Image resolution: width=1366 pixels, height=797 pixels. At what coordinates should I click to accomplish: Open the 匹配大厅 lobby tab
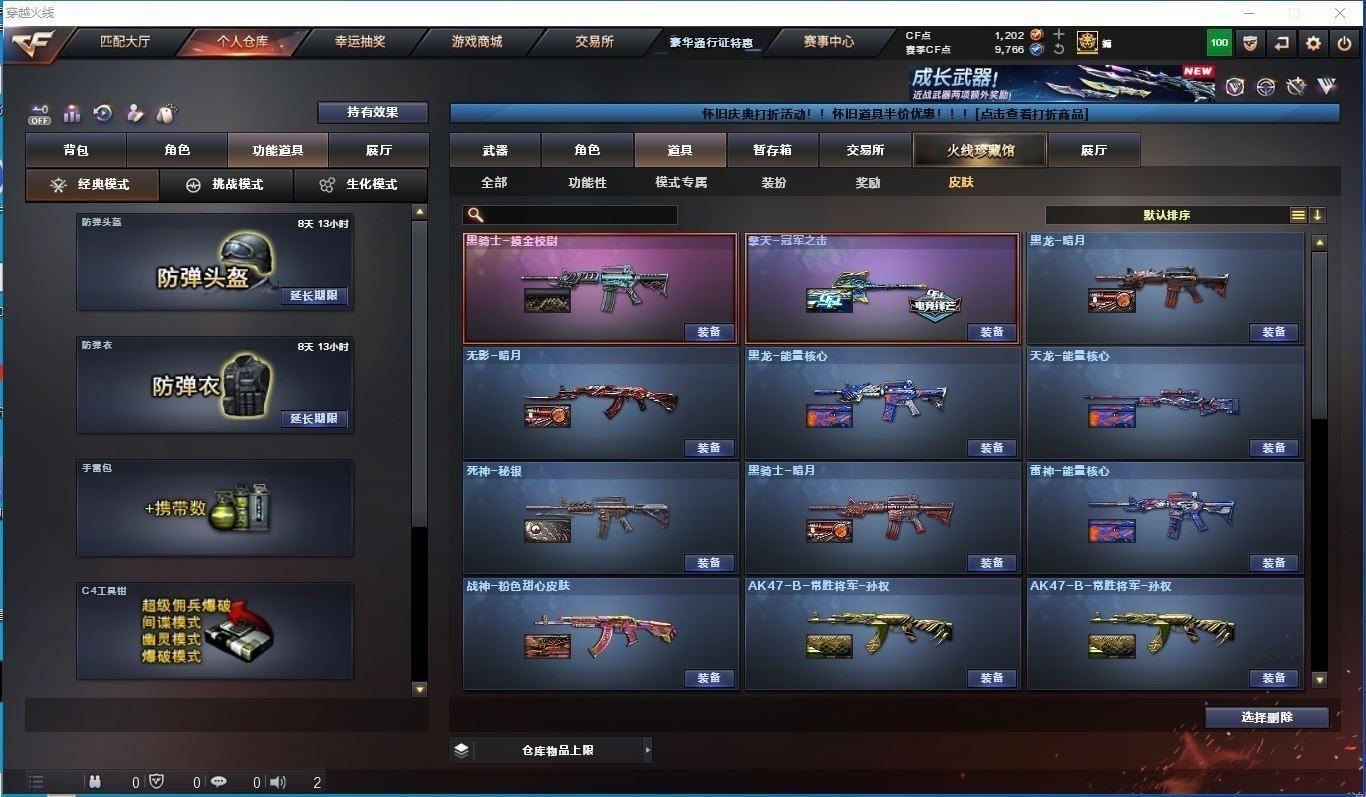125,42
